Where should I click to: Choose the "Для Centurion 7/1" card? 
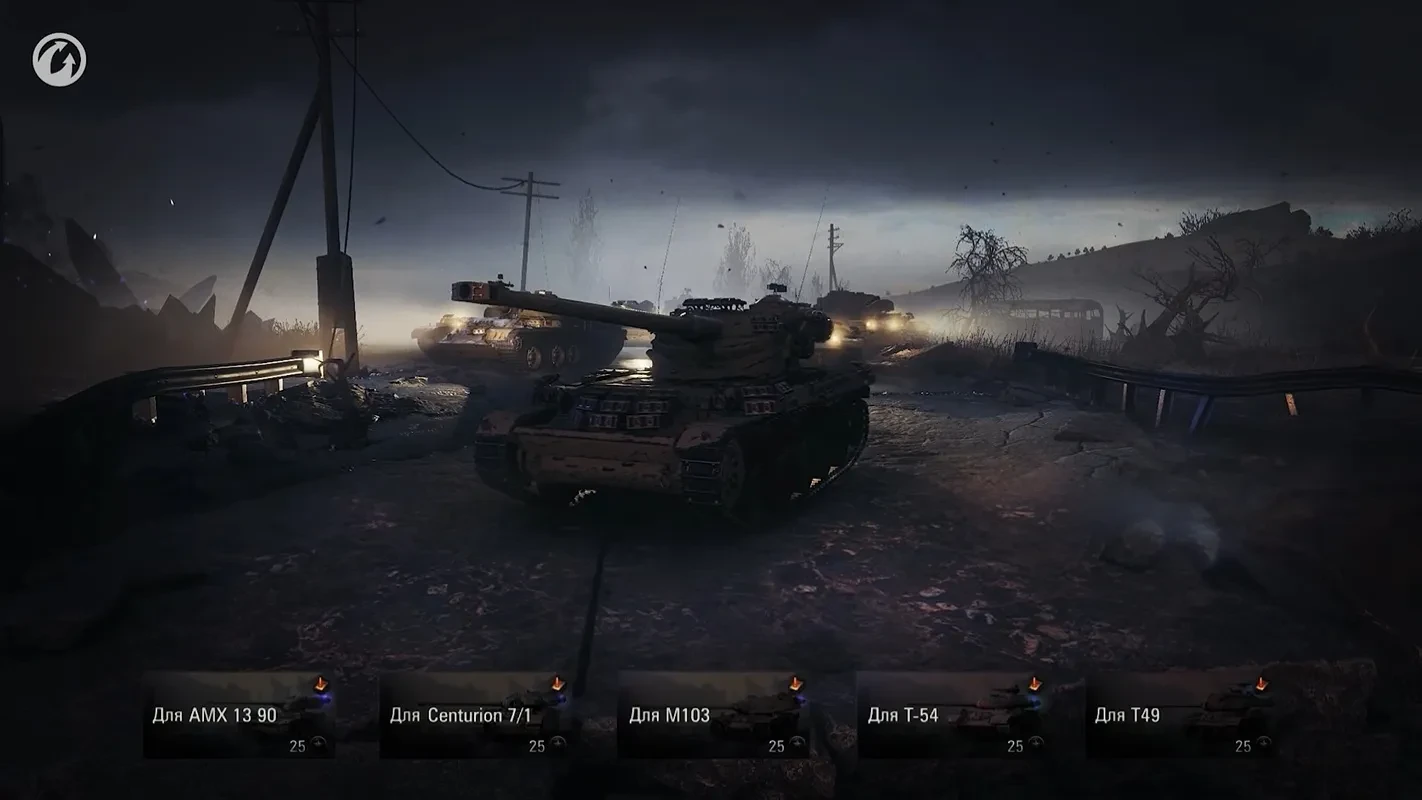(477, 715)
